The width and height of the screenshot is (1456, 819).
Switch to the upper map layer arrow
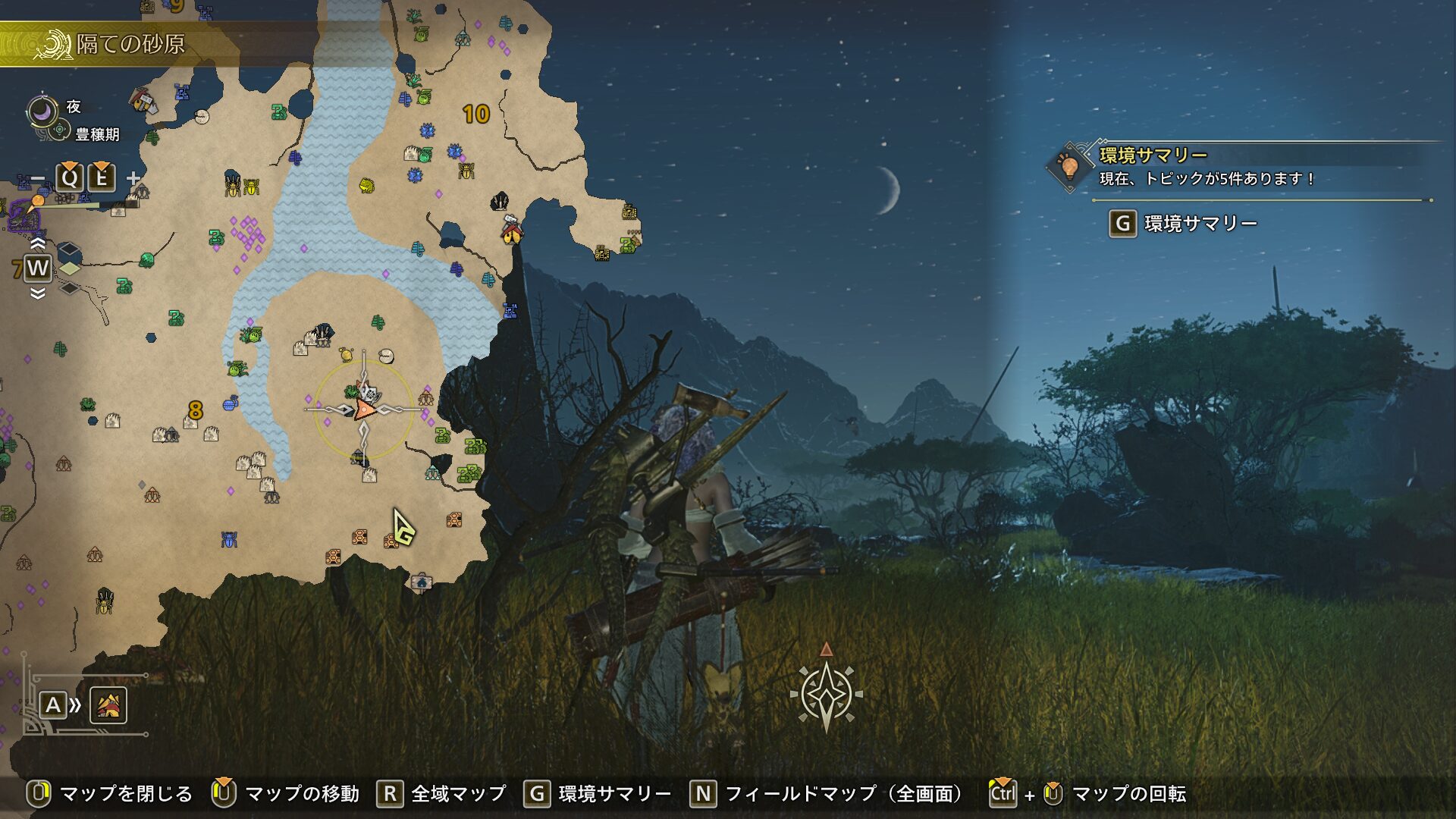(37, 244)
